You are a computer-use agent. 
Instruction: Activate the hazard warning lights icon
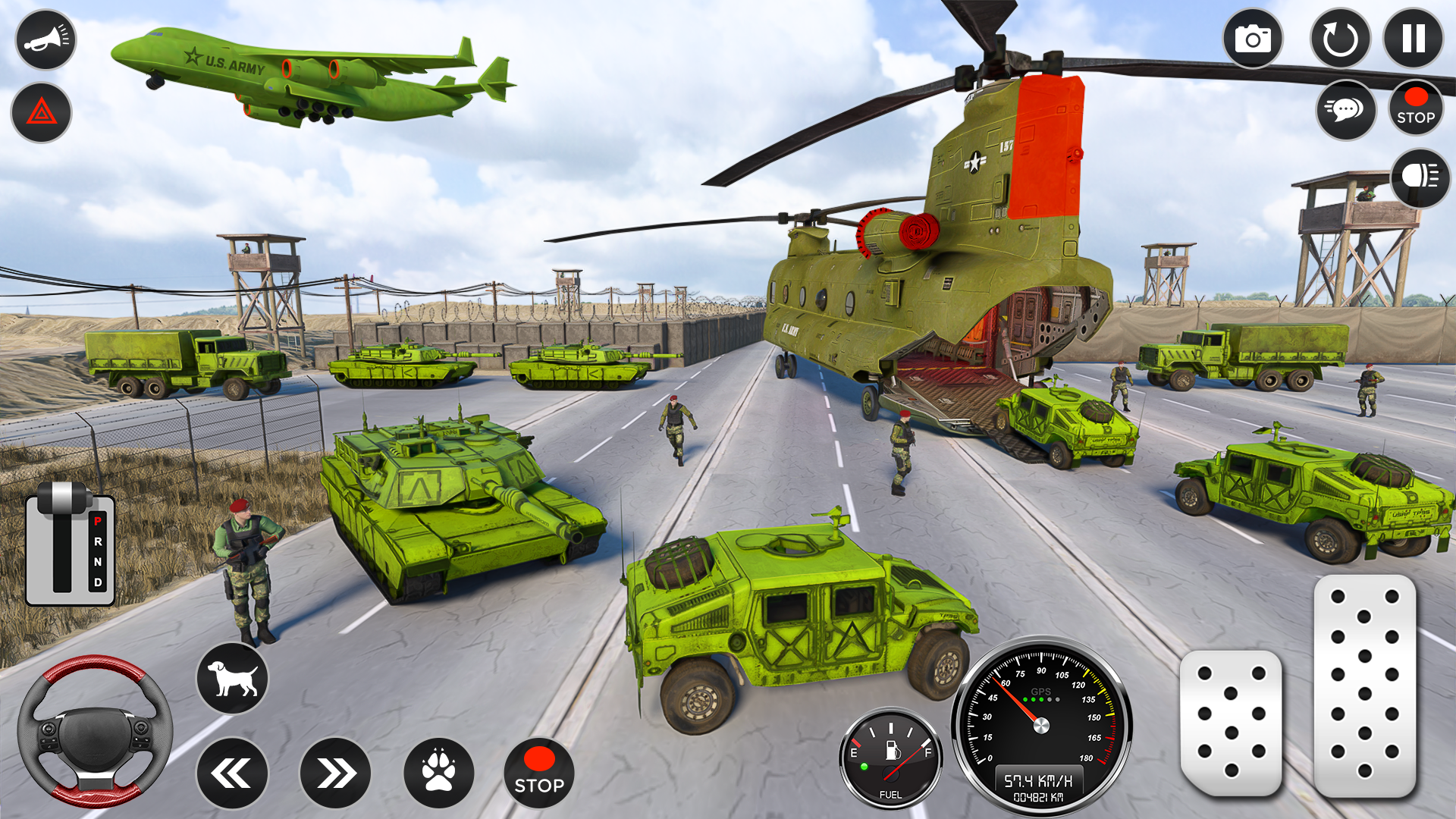(x=43, y=113)
